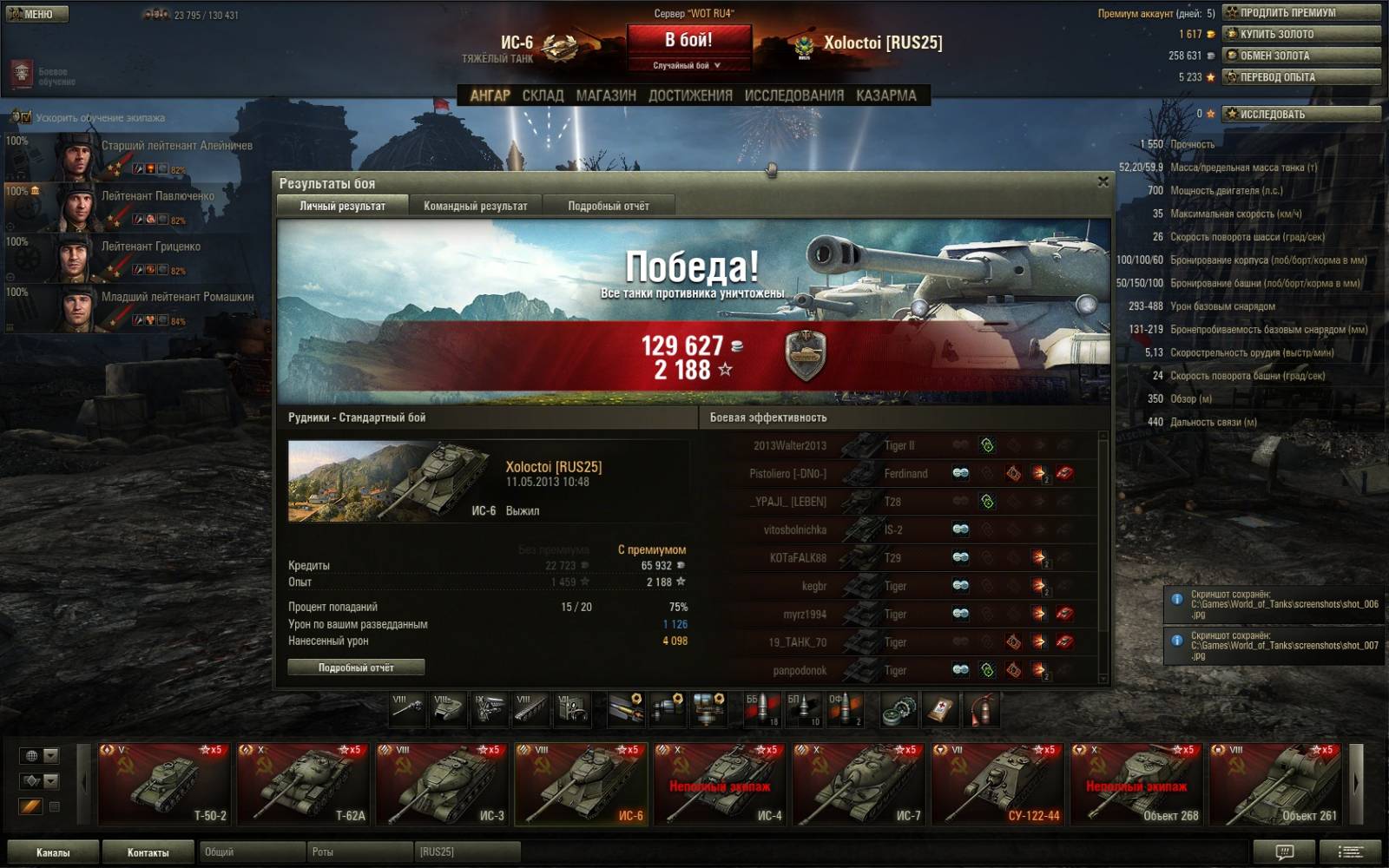Image resolution: width=1389 pixels, height=868 pixels.
Task: Go to Достижения section
Action: click(690, 95)
